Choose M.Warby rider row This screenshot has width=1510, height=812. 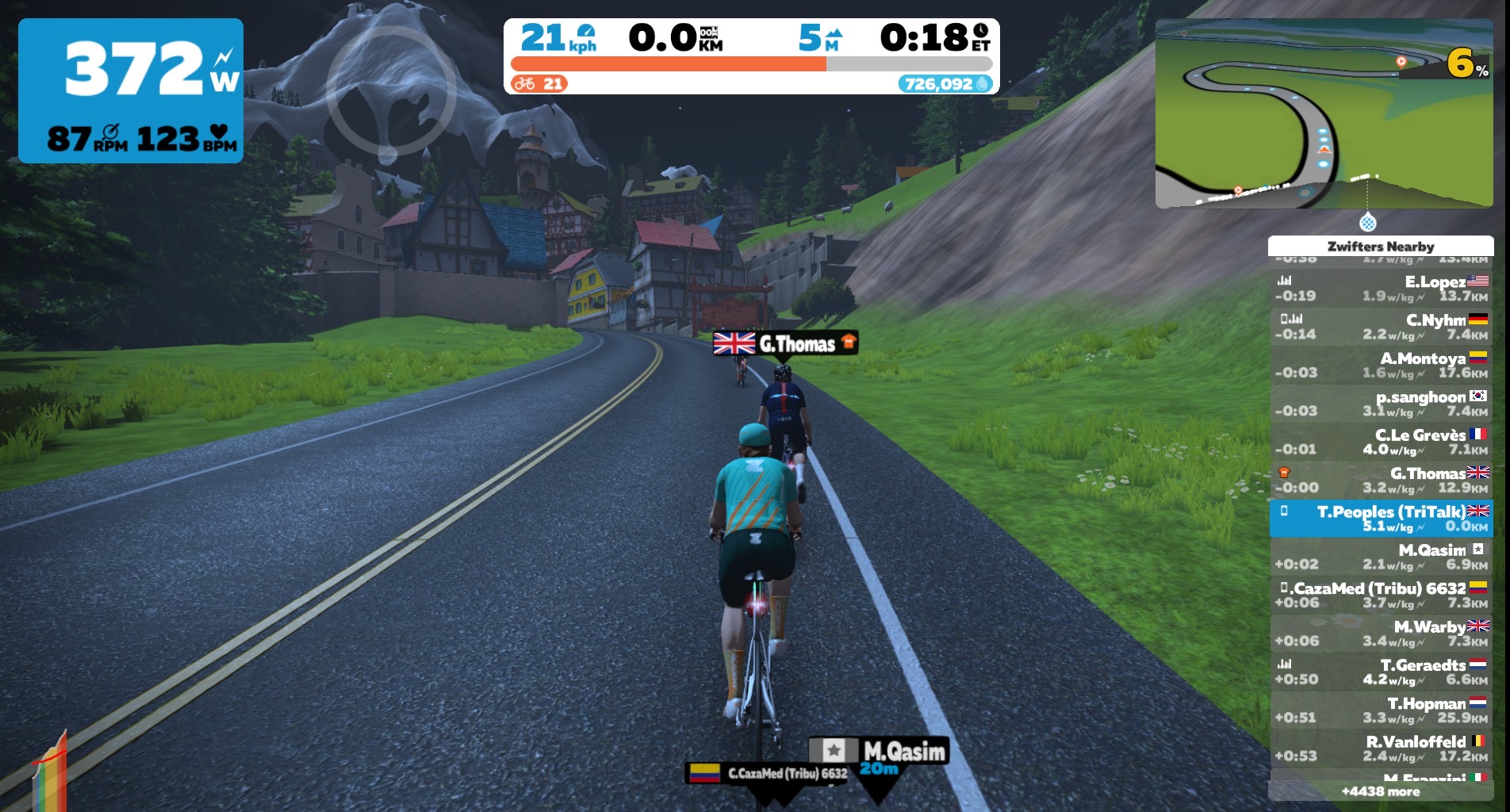click(x=1381, y=634)
